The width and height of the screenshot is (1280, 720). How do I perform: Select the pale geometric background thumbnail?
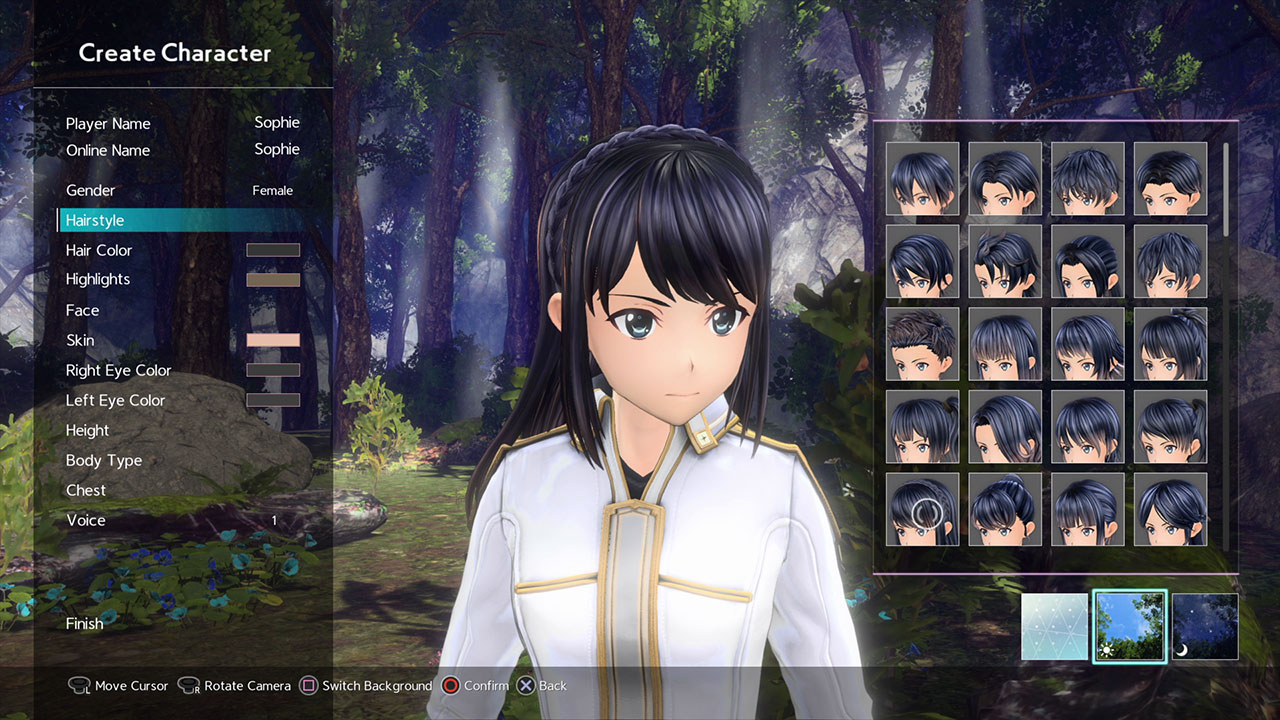1054,627
